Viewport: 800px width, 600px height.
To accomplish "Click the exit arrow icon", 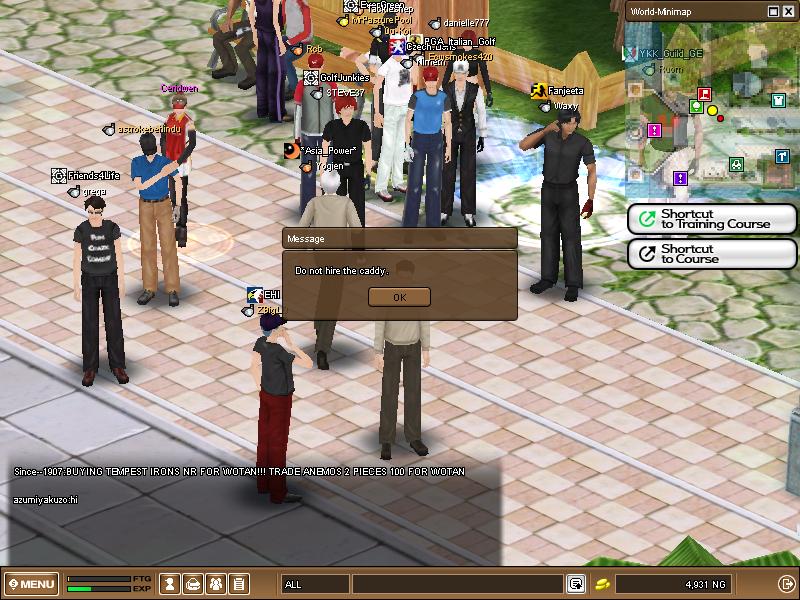I will pos(786,584).
